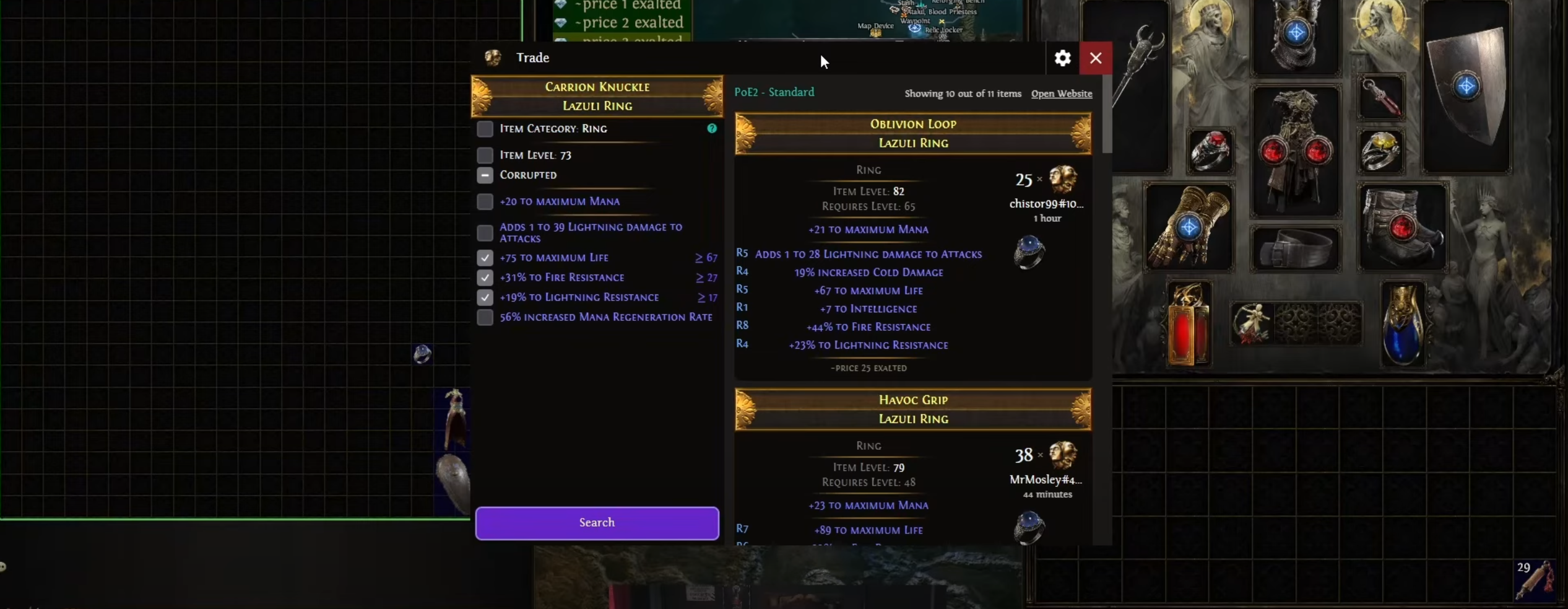The height and width of the screenshot is (609, 1568).
Task: Click the help question mark beside Item Category
Action: (x=711, y=128)
